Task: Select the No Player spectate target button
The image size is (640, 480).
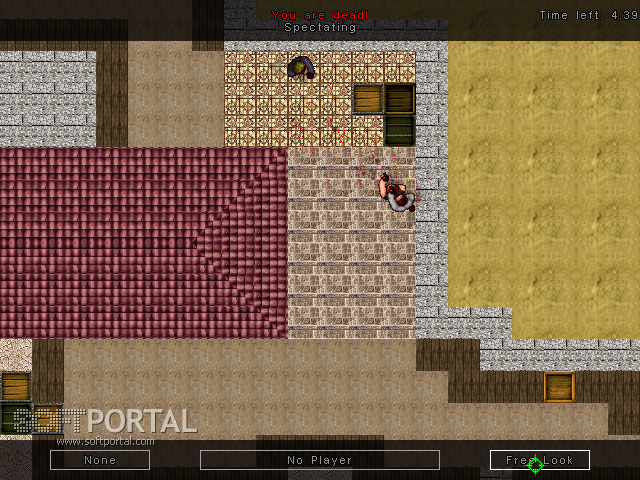Action: coord(320,460)
